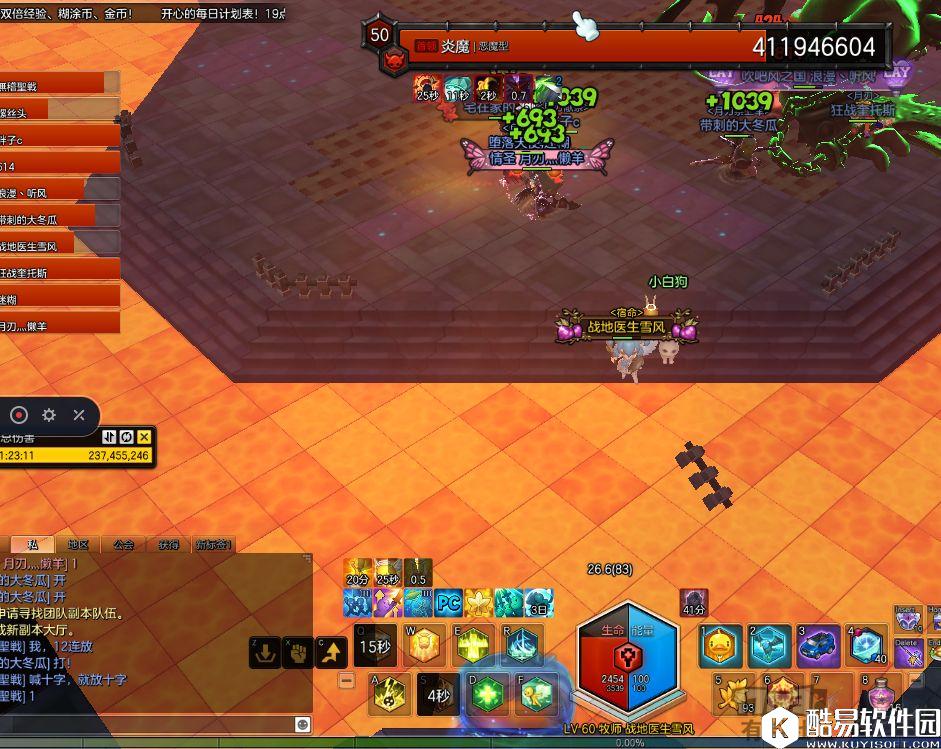This screenshot has width=941, height=749.
Task: Close the damage meter with yellow X
Action: (144, 437)
